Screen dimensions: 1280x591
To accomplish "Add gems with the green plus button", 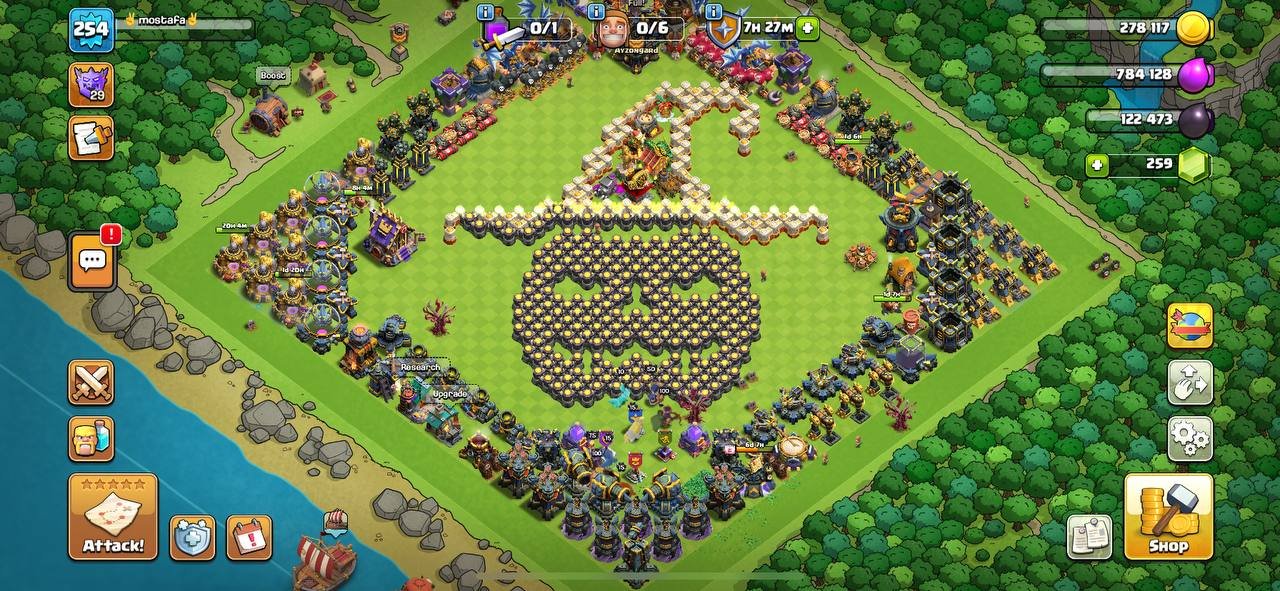I will 1098,165.
